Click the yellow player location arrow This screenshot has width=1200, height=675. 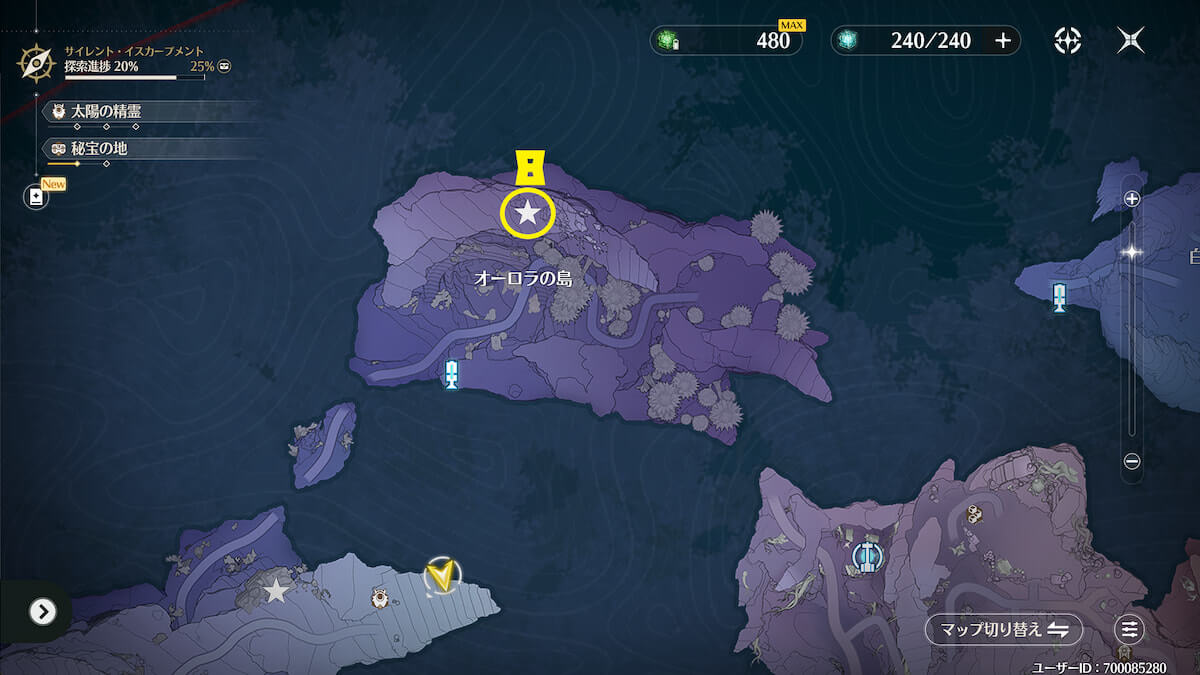point(440,576)
